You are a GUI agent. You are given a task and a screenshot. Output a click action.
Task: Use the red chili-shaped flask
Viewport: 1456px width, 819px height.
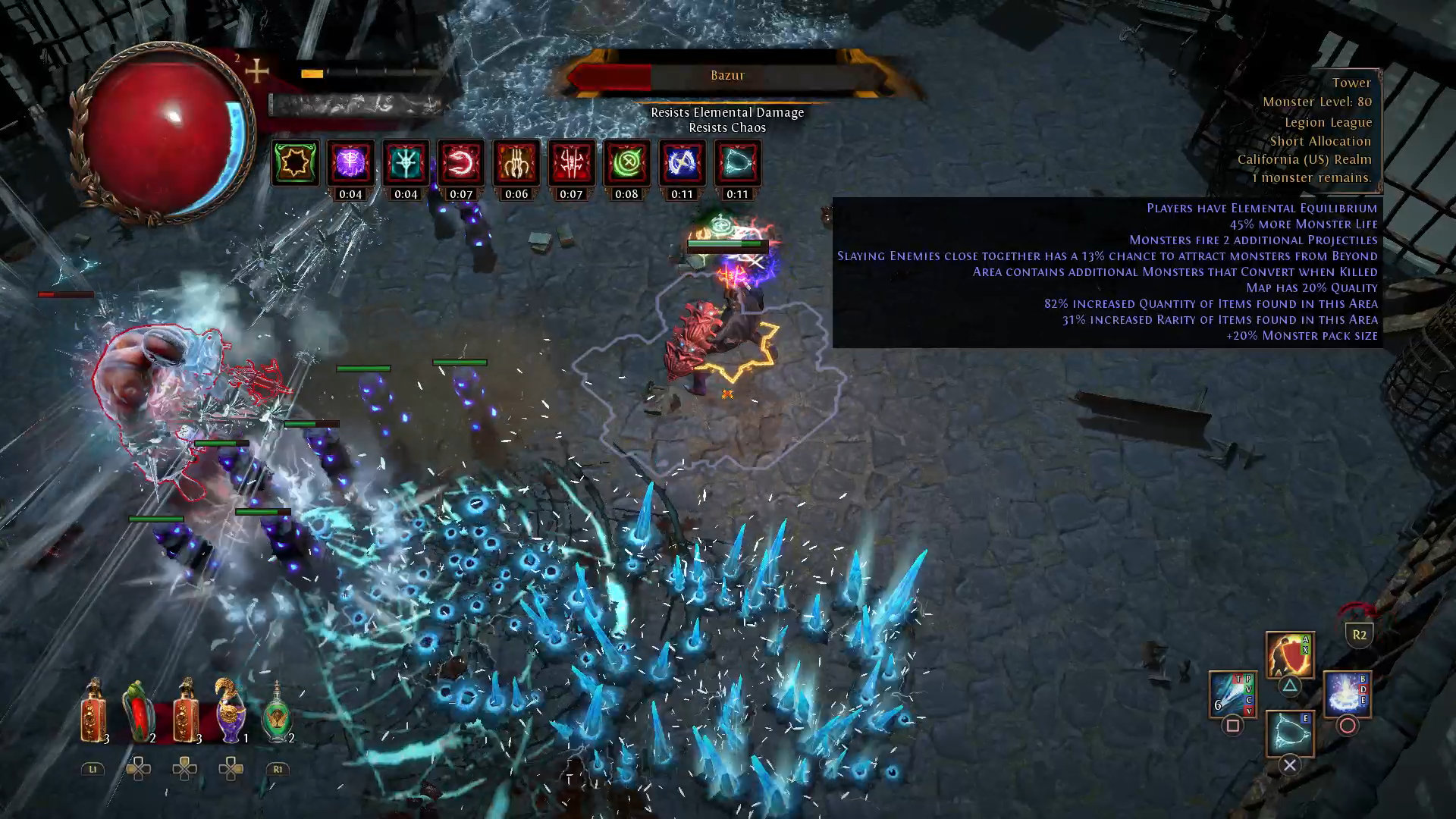pyautogui.click(x=139, y=713)
